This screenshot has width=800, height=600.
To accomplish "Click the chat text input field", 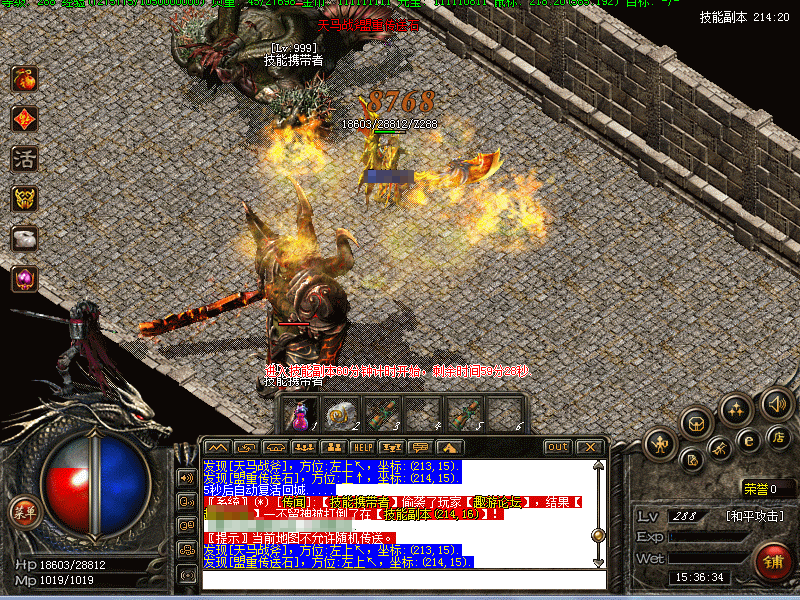I will [x=400, y=579].
